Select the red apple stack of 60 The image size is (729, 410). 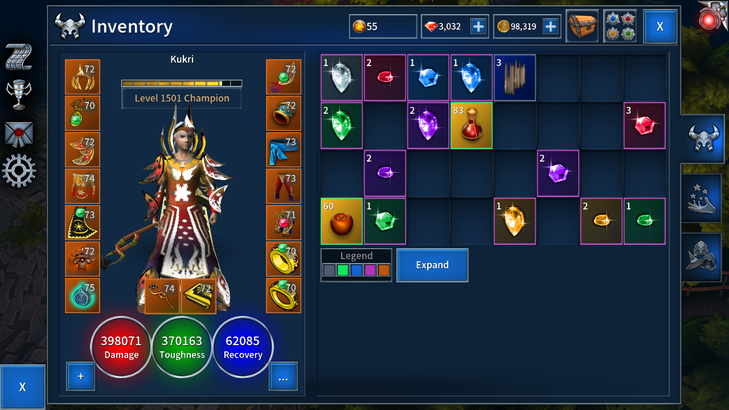tap(341, 221)
